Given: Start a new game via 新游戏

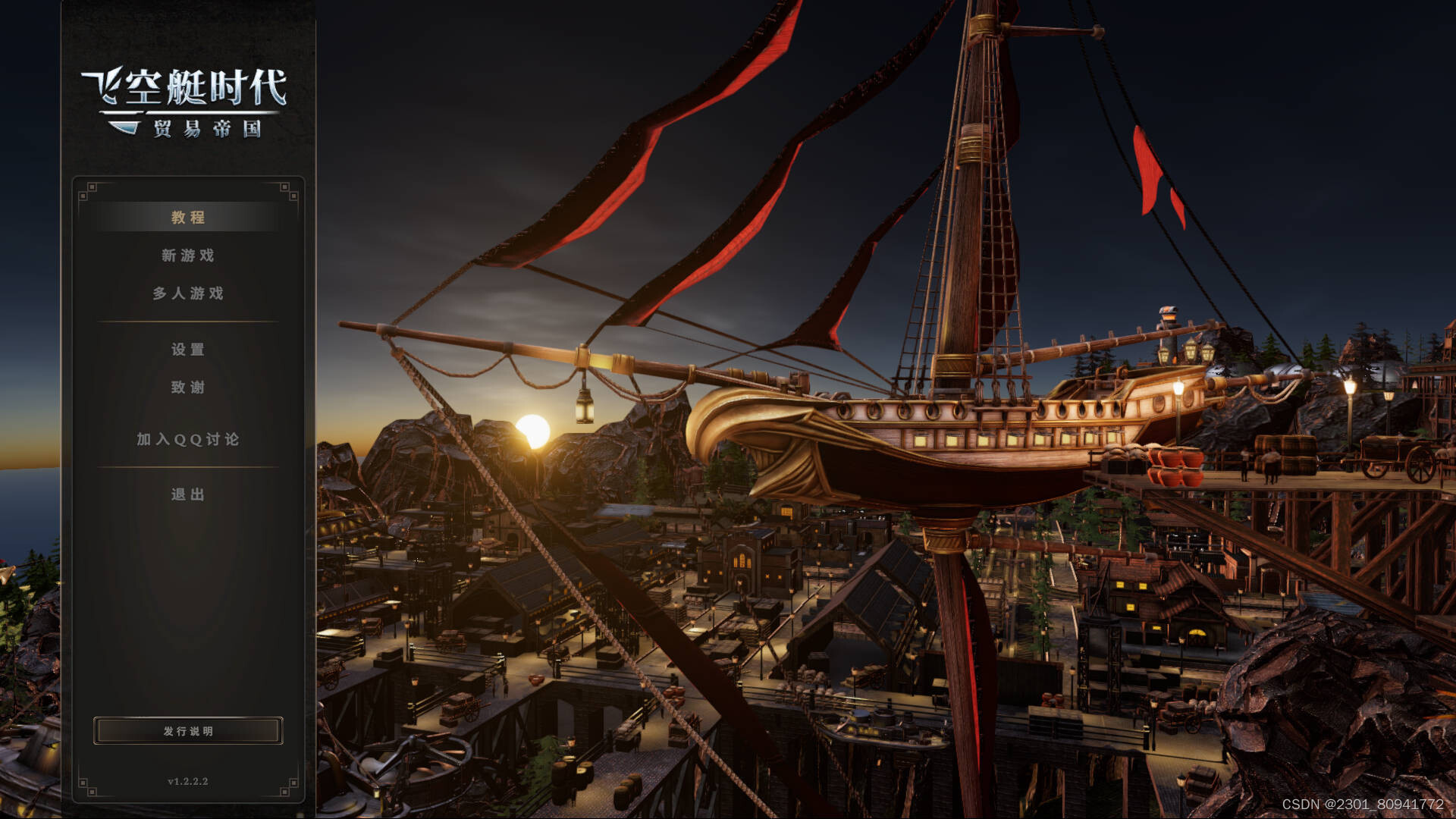Looking at the screenshot, I should point(188,256).
